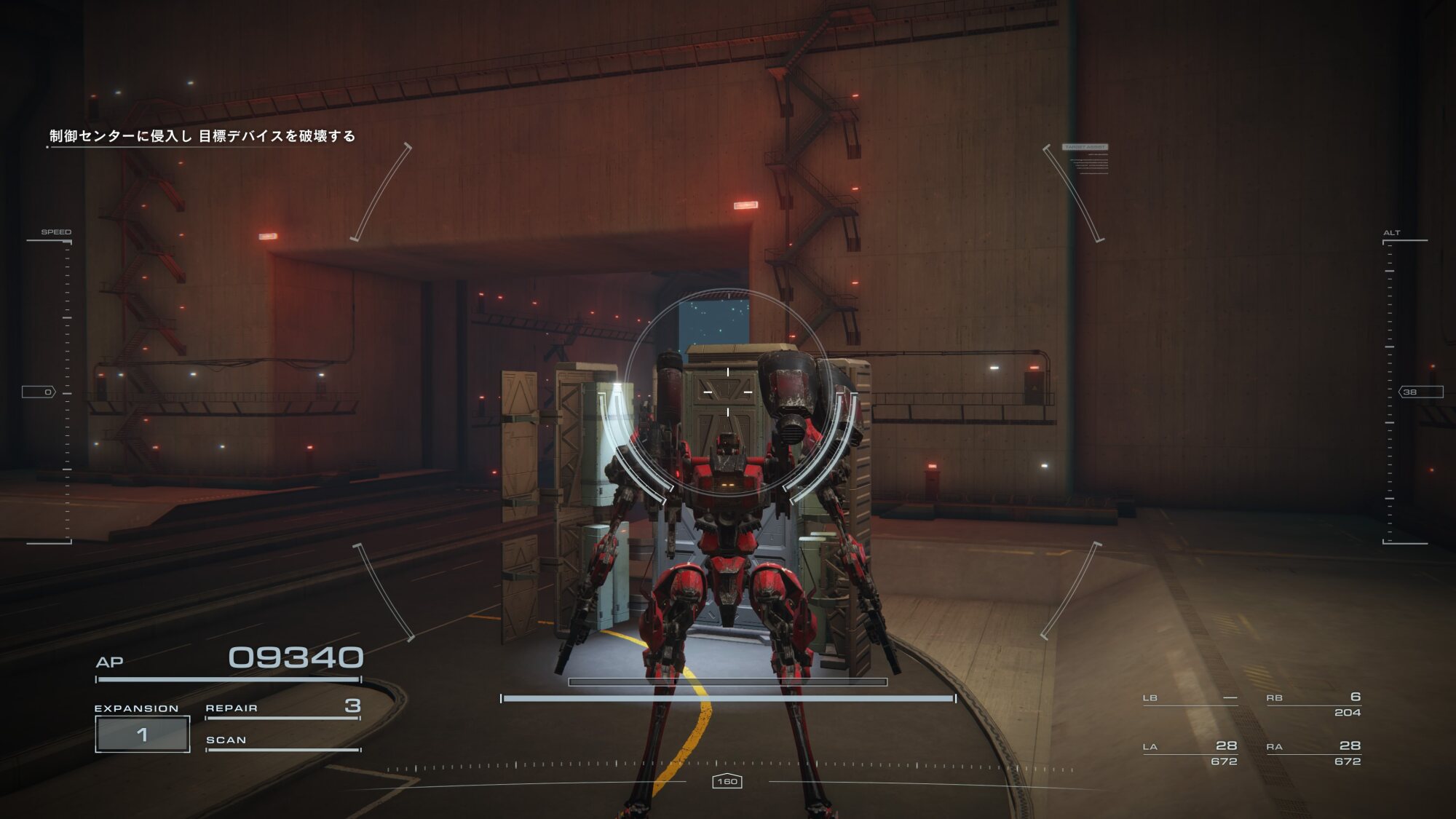Select the EXPANSION slot box
The image size is (1456, 819).
[143, 734]
